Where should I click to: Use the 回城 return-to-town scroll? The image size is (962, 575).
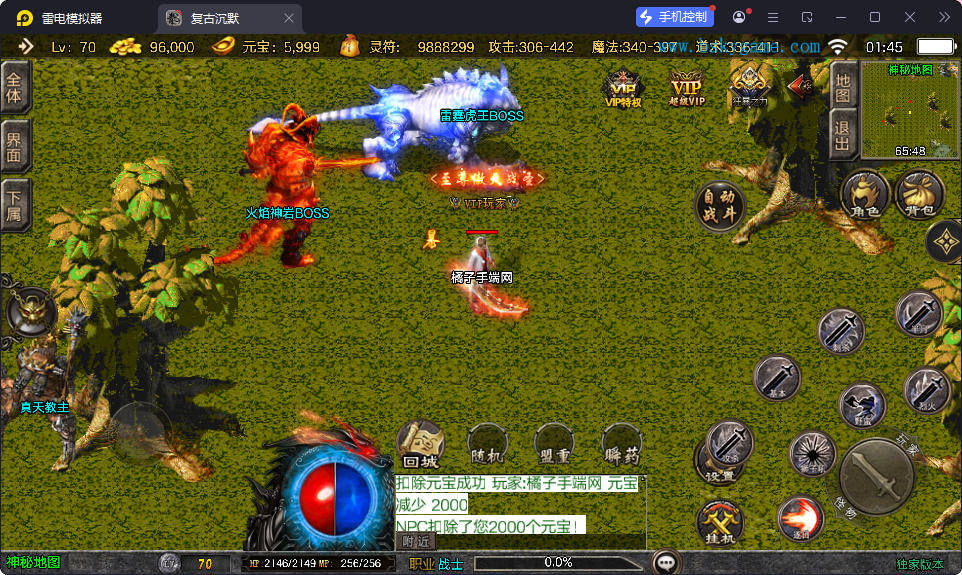(421, 445)
